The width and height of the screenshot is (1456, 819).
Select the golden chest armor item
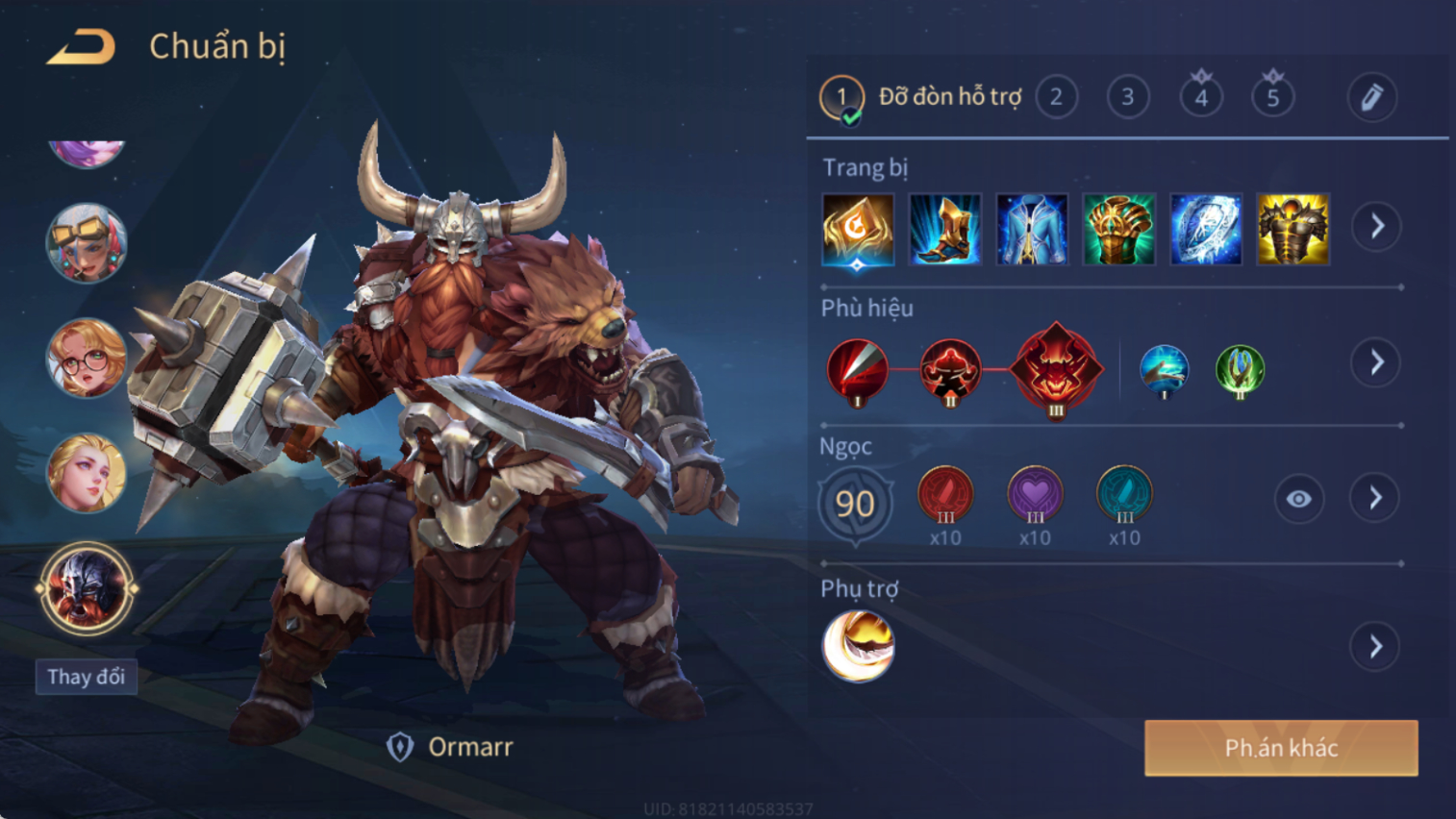point(1293,229)
